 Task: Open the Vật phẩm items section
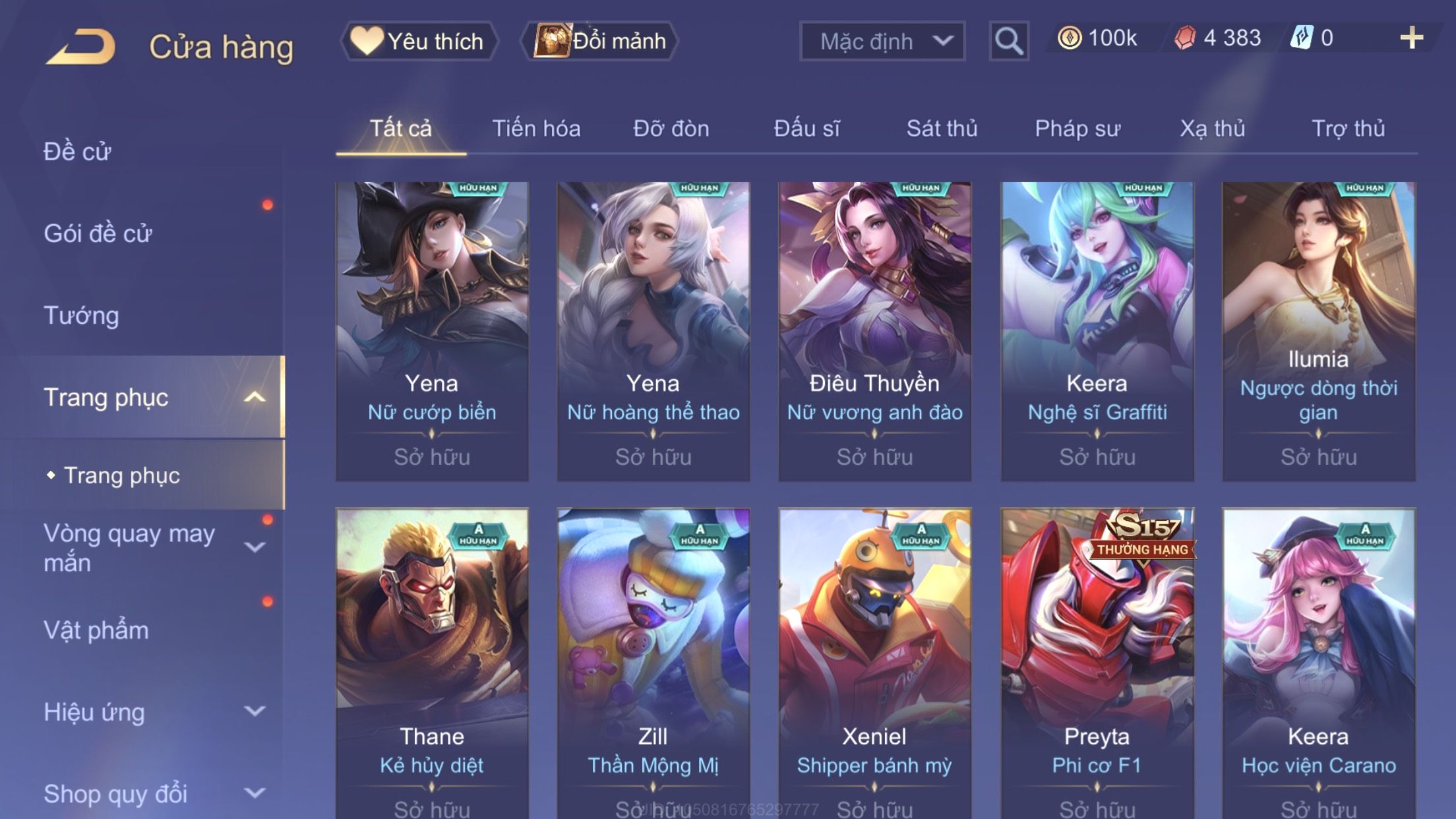pos(96,630)
